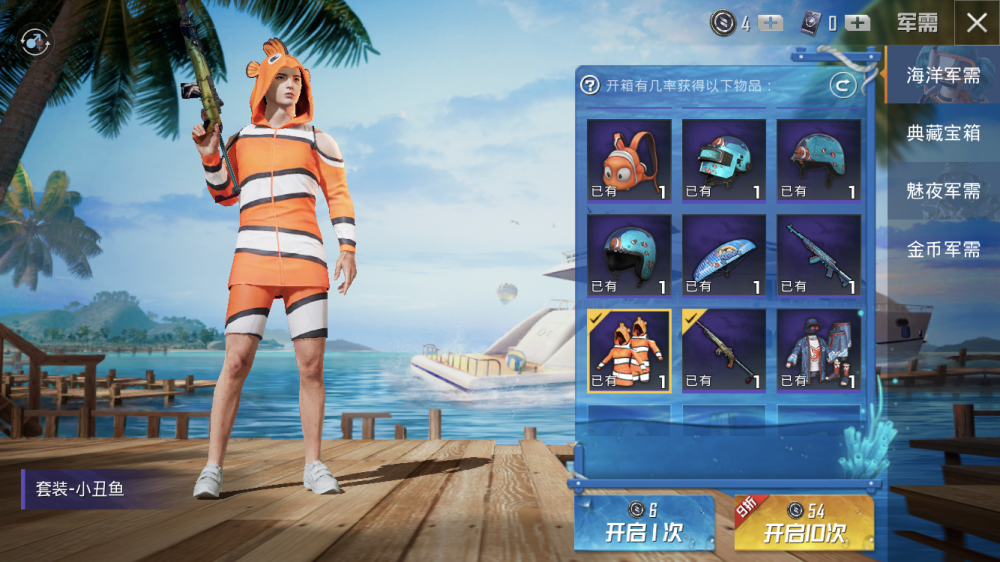Select the blue motorcycle helmet item
Viewport: 1000px width, 562px height.
(628, 255)
